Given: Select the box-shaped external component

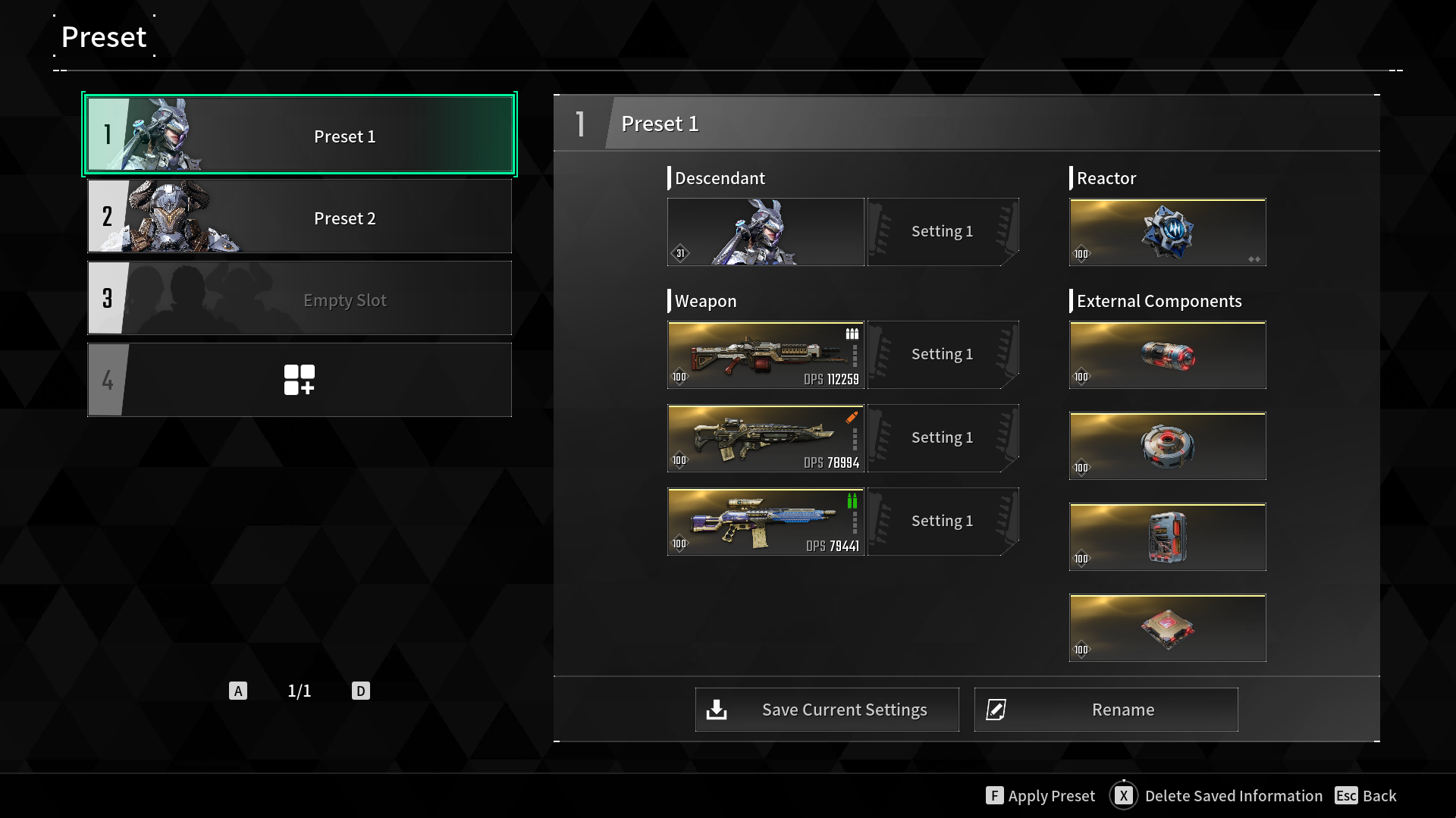Looking at the screenshot, I should click(x=1167, y=537).
